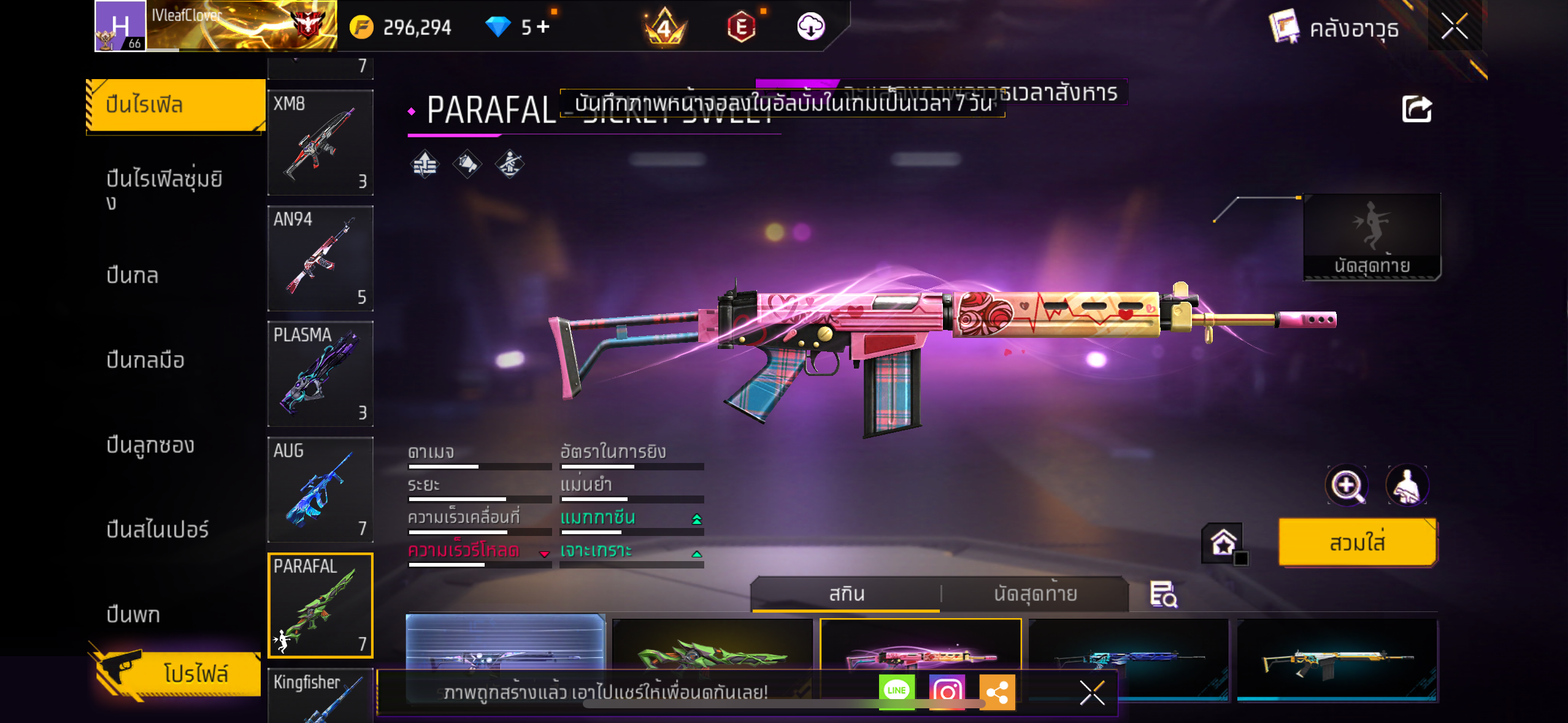1568x723 pixels.
Task: Click the share arrow icon at top right
Action: 1416,110
